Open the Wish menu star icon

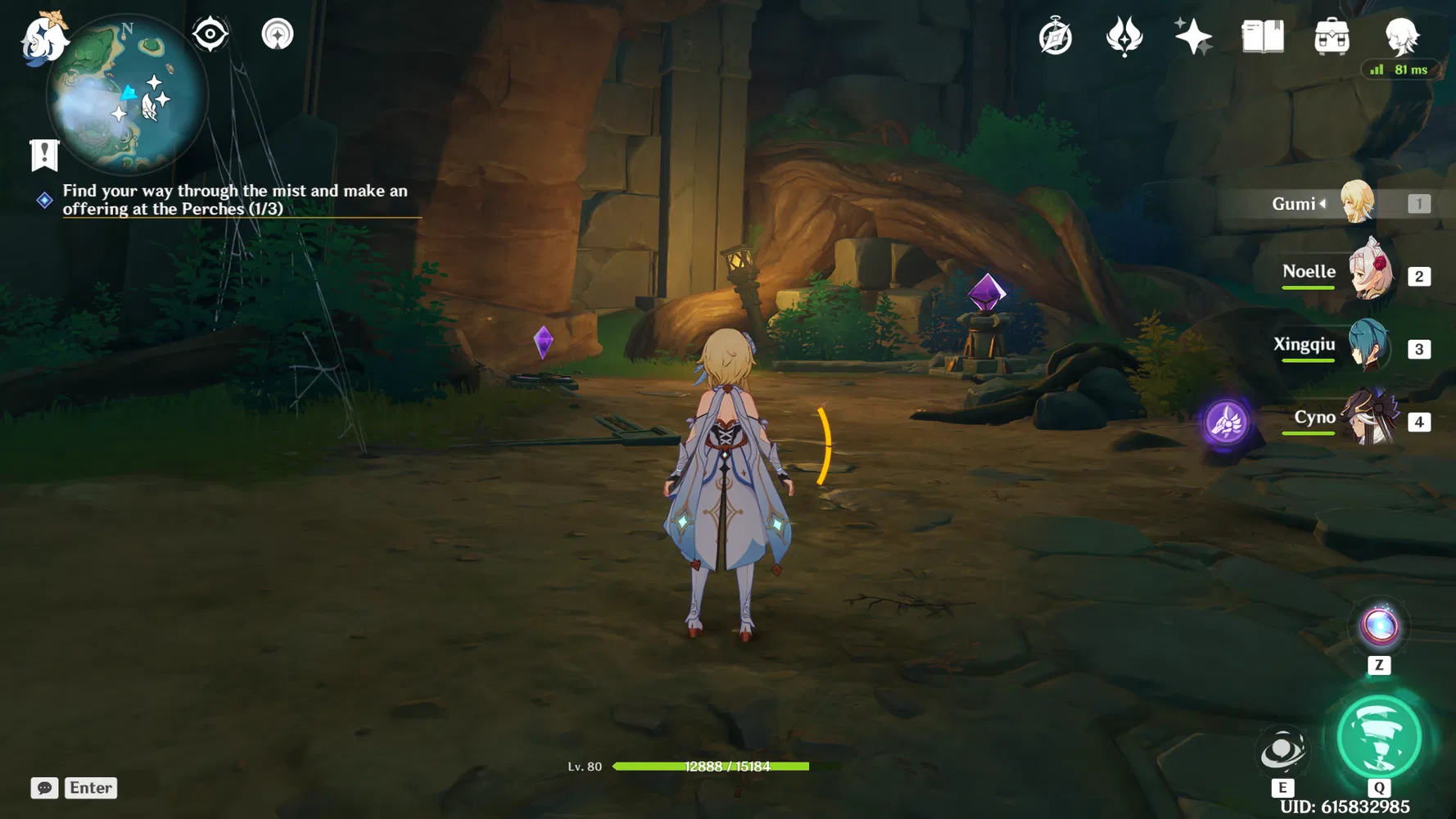pos(1194,36)
